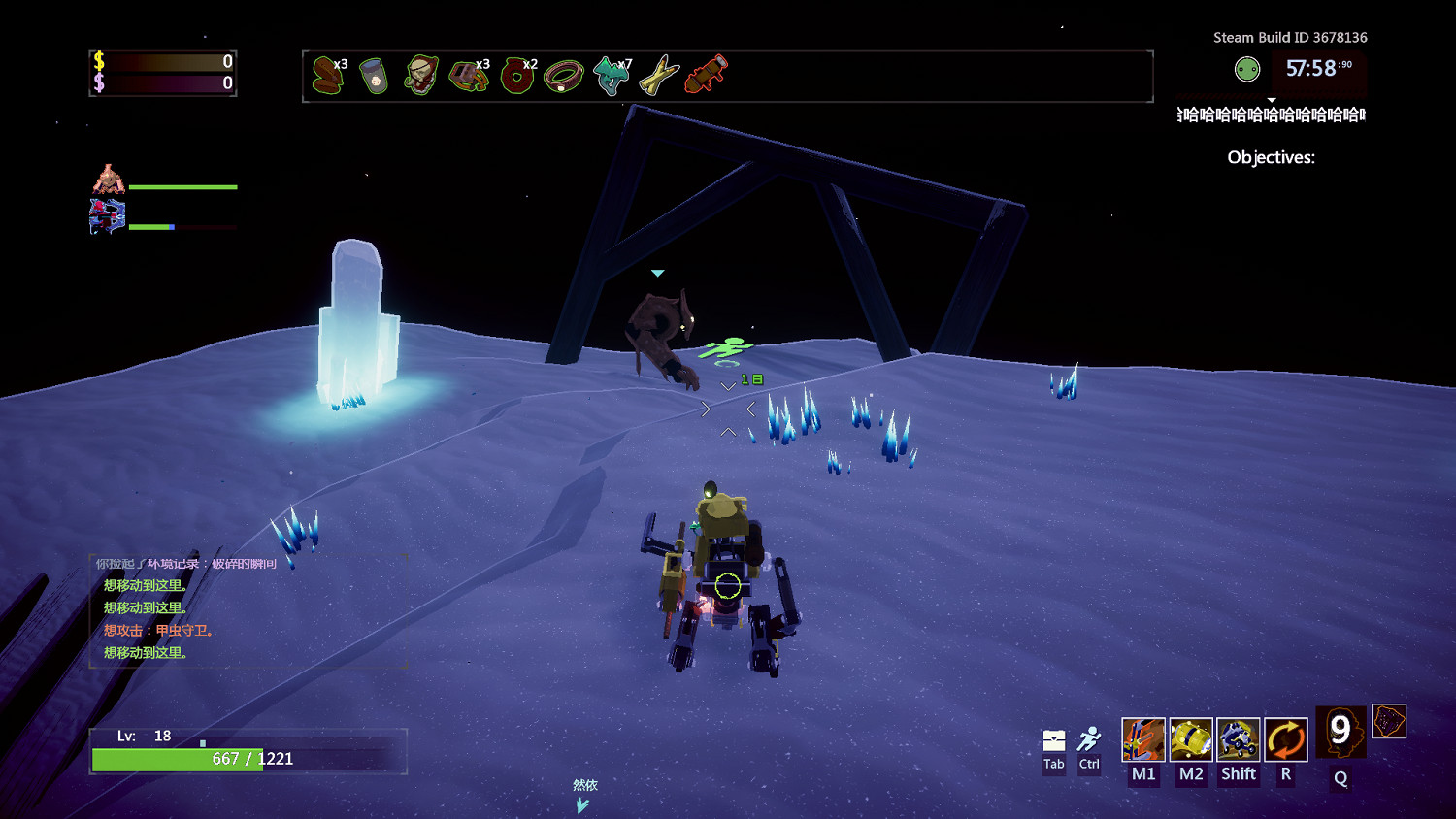Viewport: 1456px width, 819px height.
Task: Click the red rocket launcher item
Action: pos(706,75)
